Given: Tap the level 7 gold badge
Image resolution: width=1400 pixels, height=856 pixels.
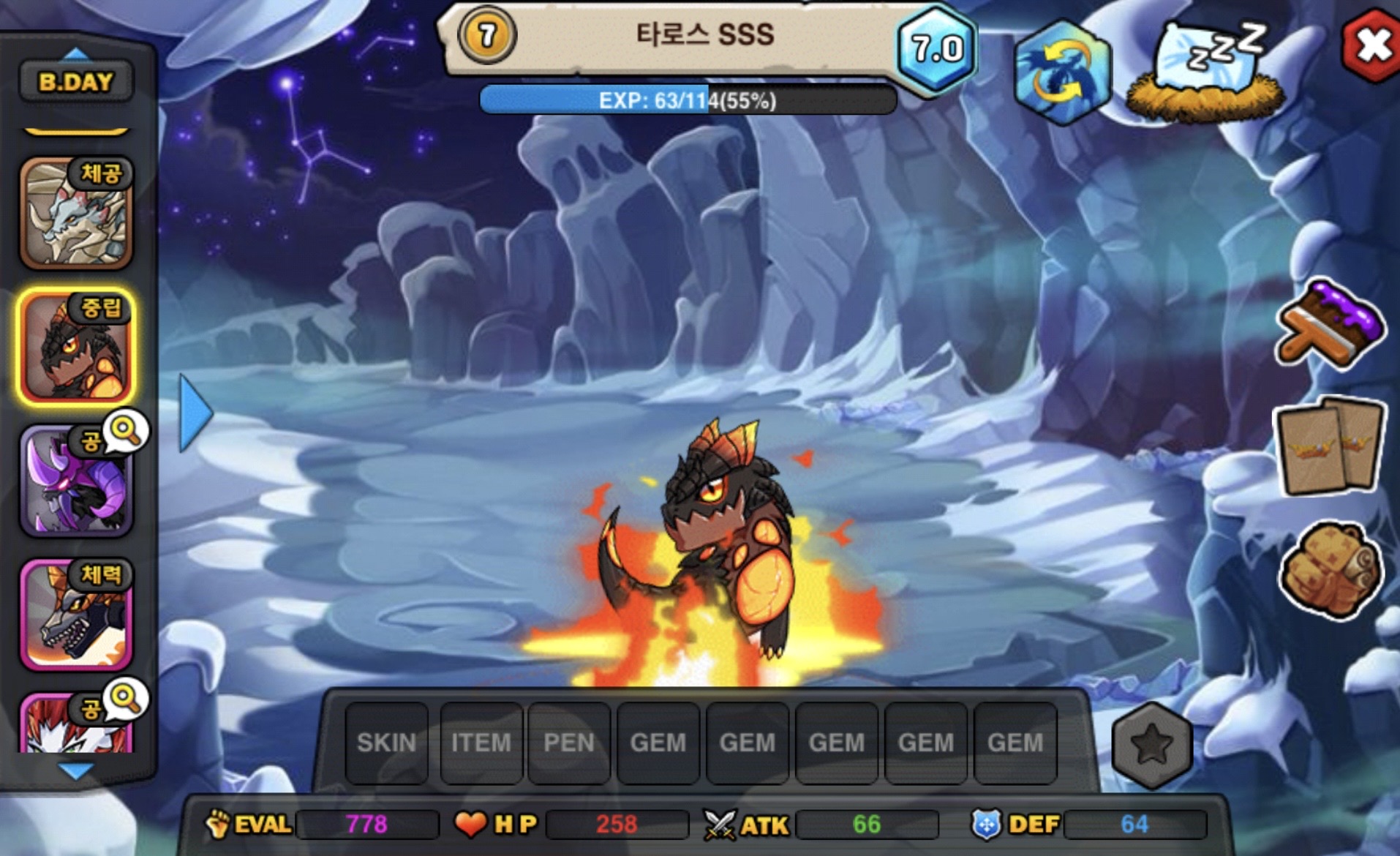Looking at the screenshot, I should [x=487, y=34].
